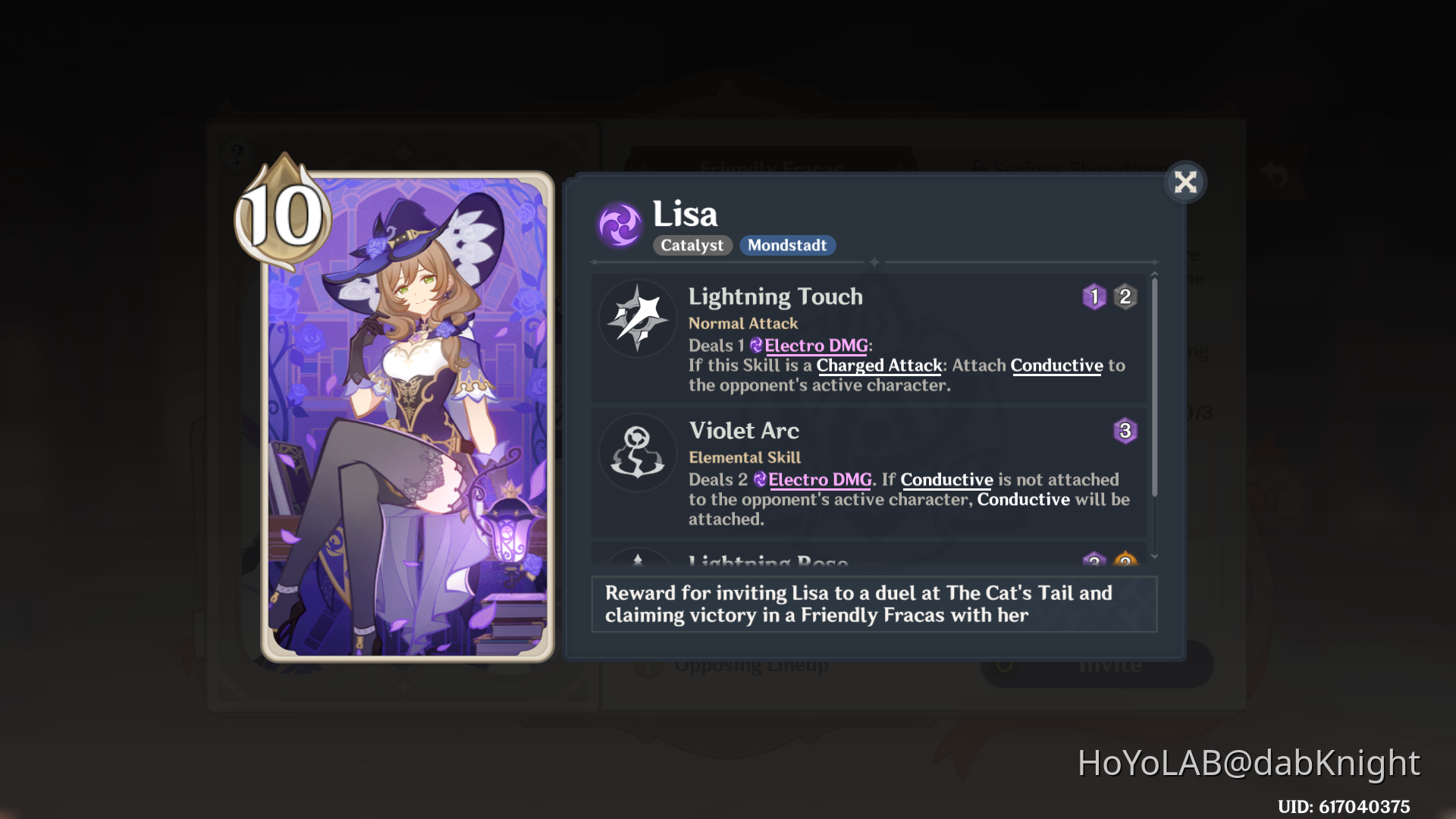The width and height of the screenshot is (1456, 819).
Task: Click the diamond divider under Lisa's title
Action: pyautogui.click(x=874, y=263)
